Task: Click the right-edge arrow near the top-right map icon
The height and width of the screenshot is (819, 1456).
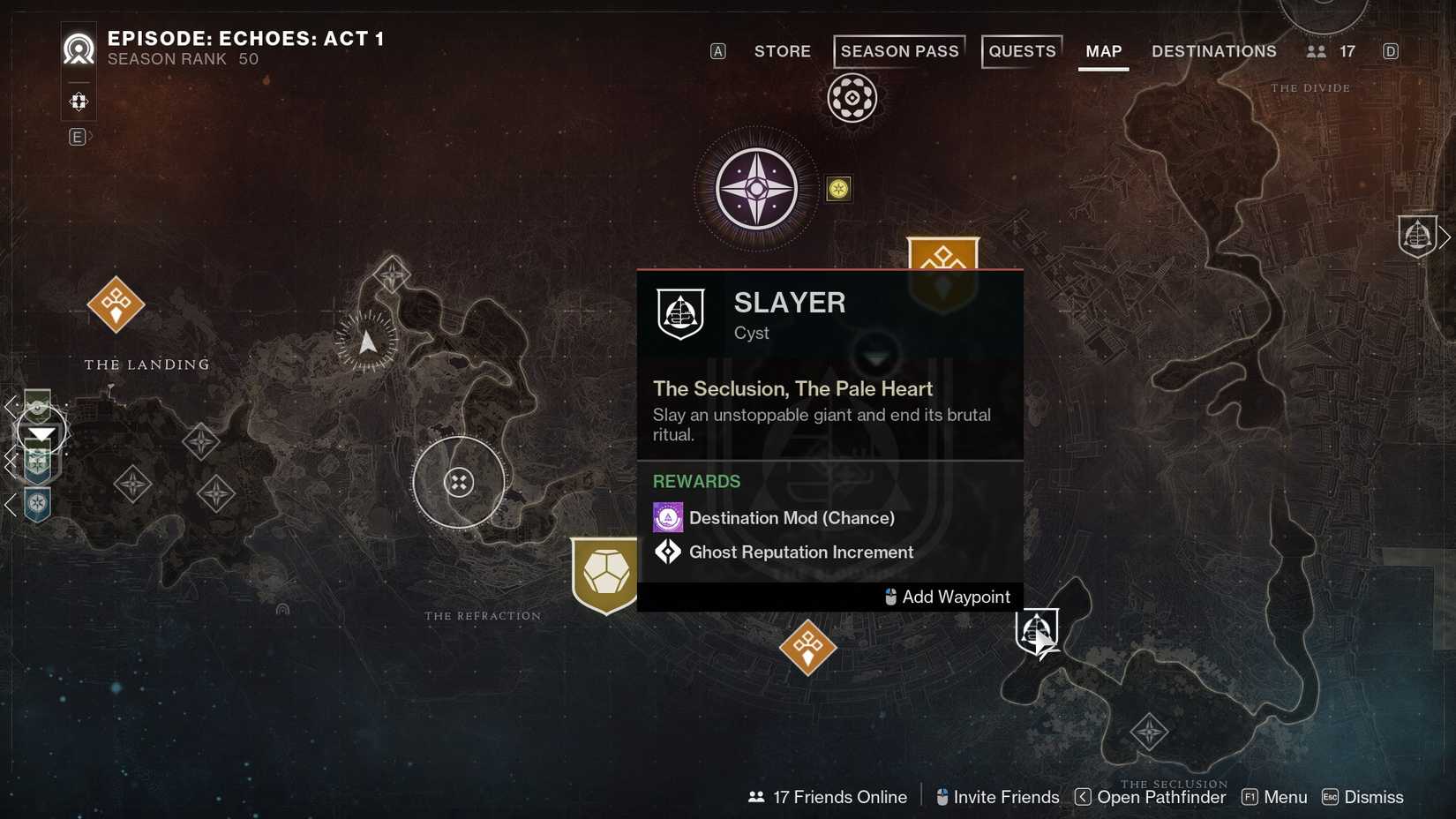Action: [x=1445, y=236]
